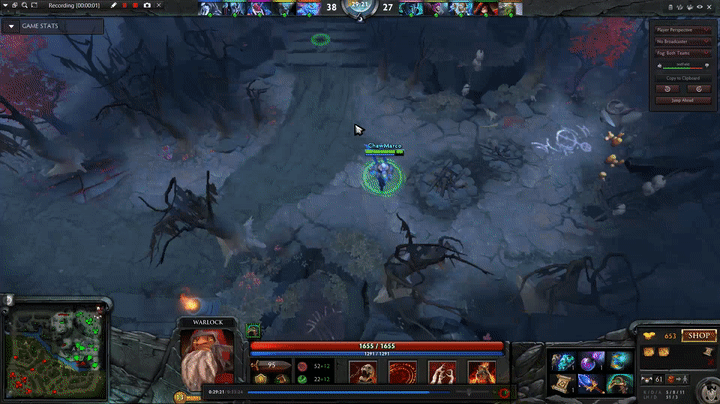
Task: Open the Shop
Action: click(699, 336)
